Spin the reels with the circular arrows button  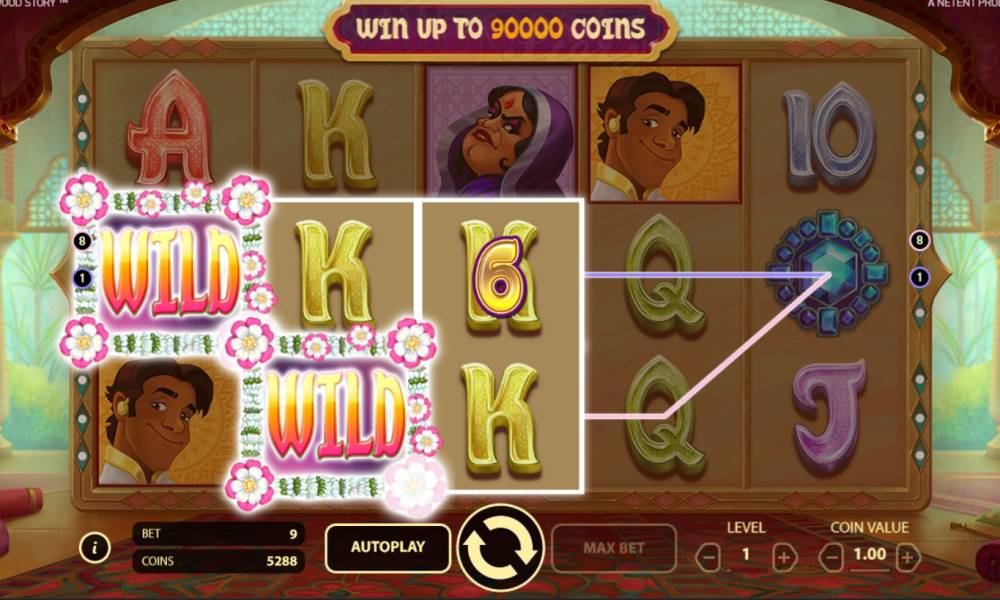(x=500, y=547)
